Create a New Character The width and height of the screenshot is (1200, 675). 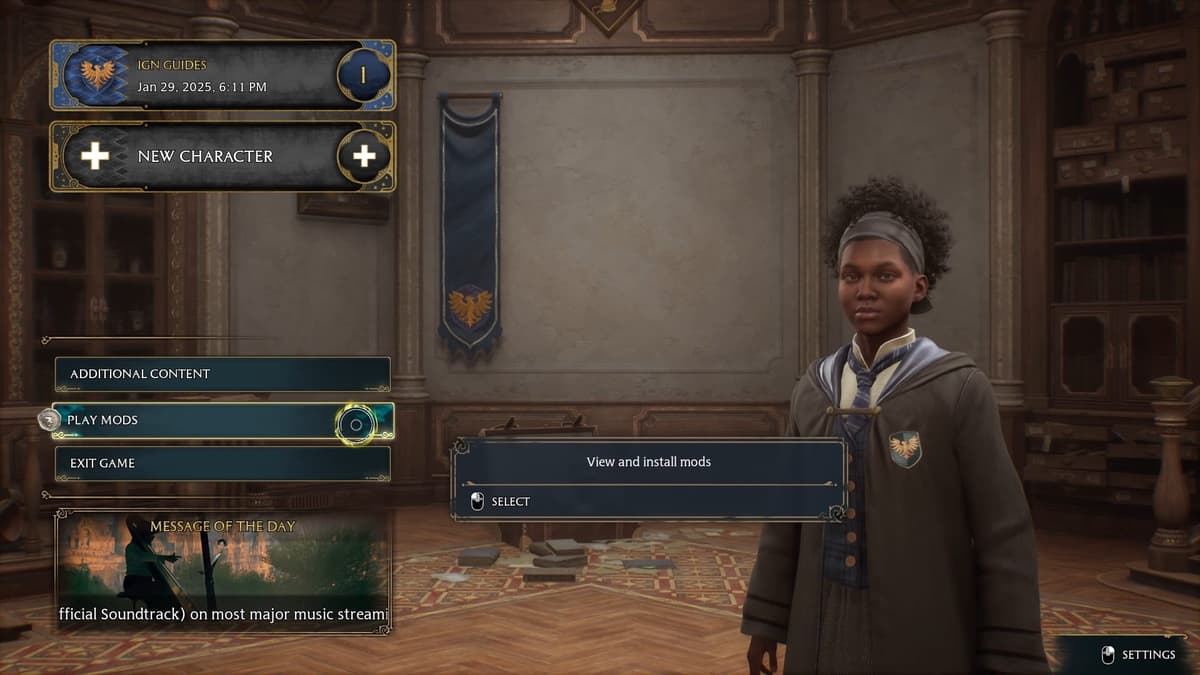222,156
